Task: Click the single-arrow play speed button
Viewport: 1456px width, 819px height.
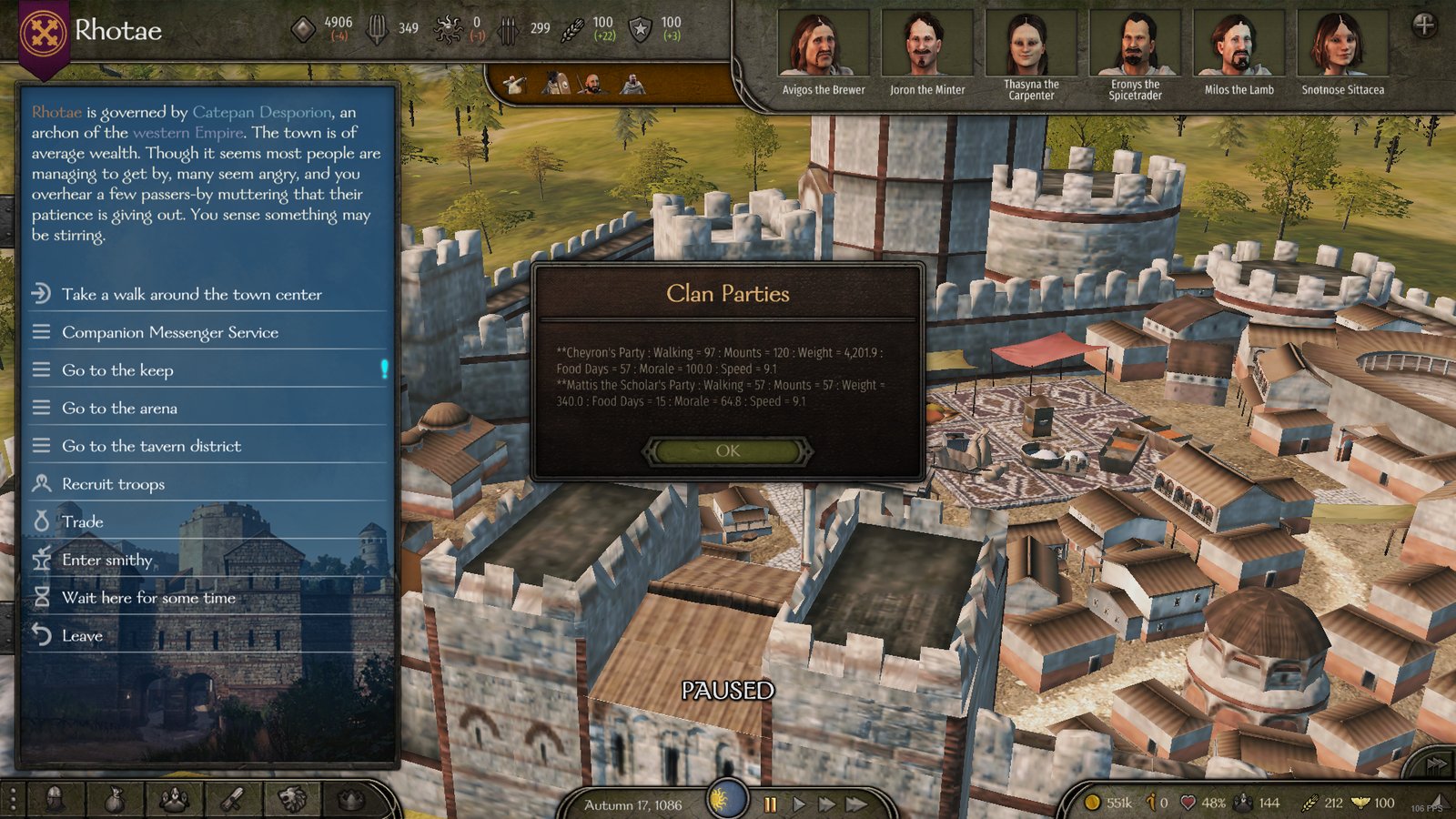Action: (799, 804)
